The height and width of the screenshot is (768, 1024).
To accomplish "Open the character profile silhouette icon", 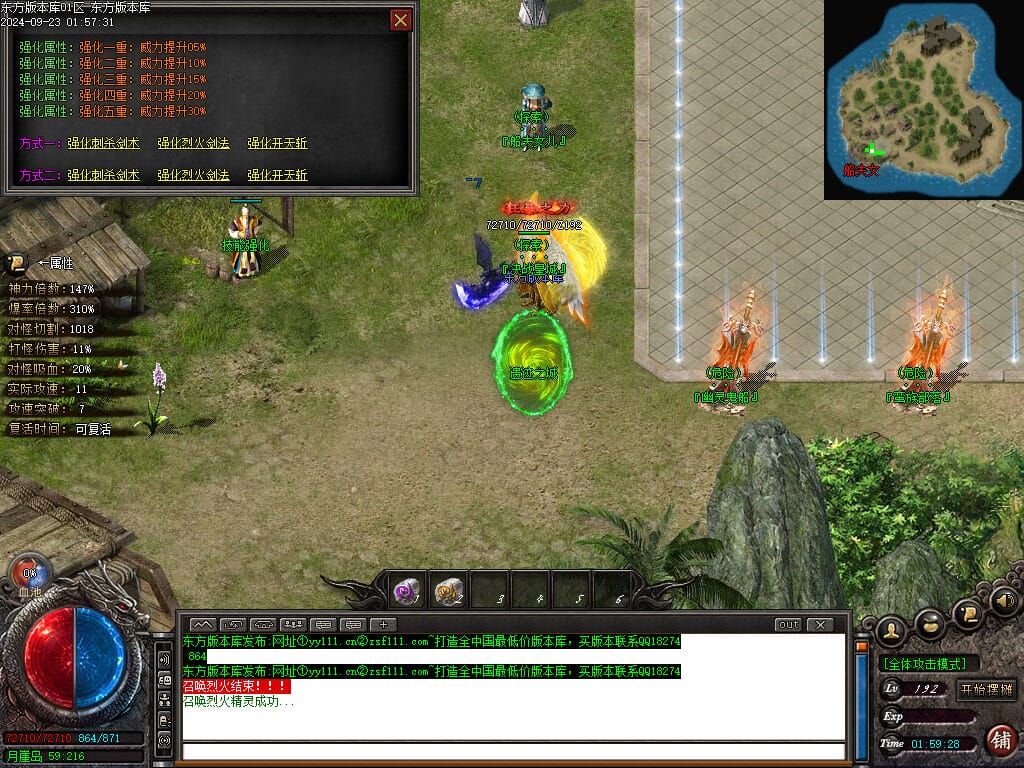I will [x=890, y=630].
